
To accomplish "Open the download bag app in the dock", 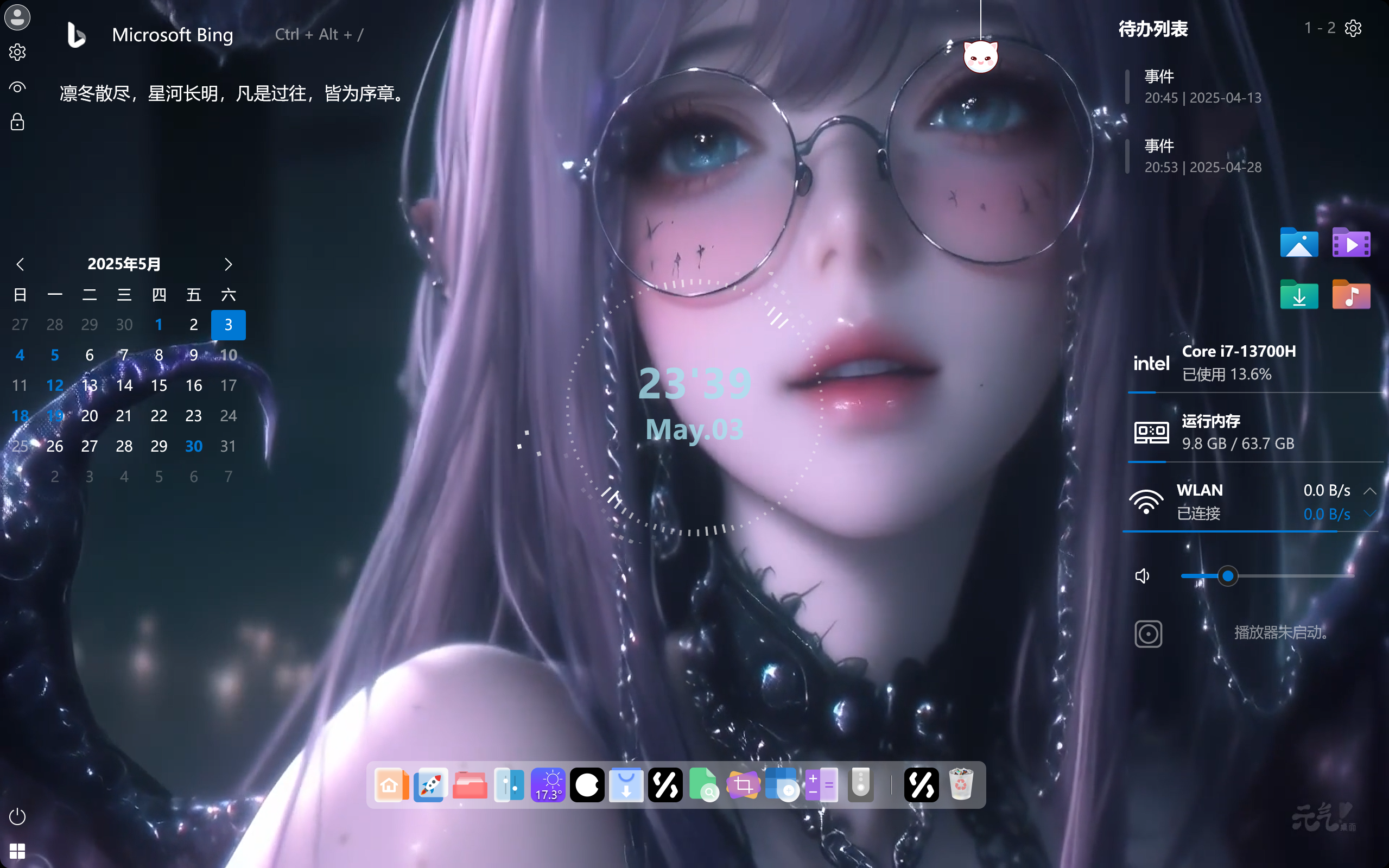I will pyautogui.click(x=626, y=785).
